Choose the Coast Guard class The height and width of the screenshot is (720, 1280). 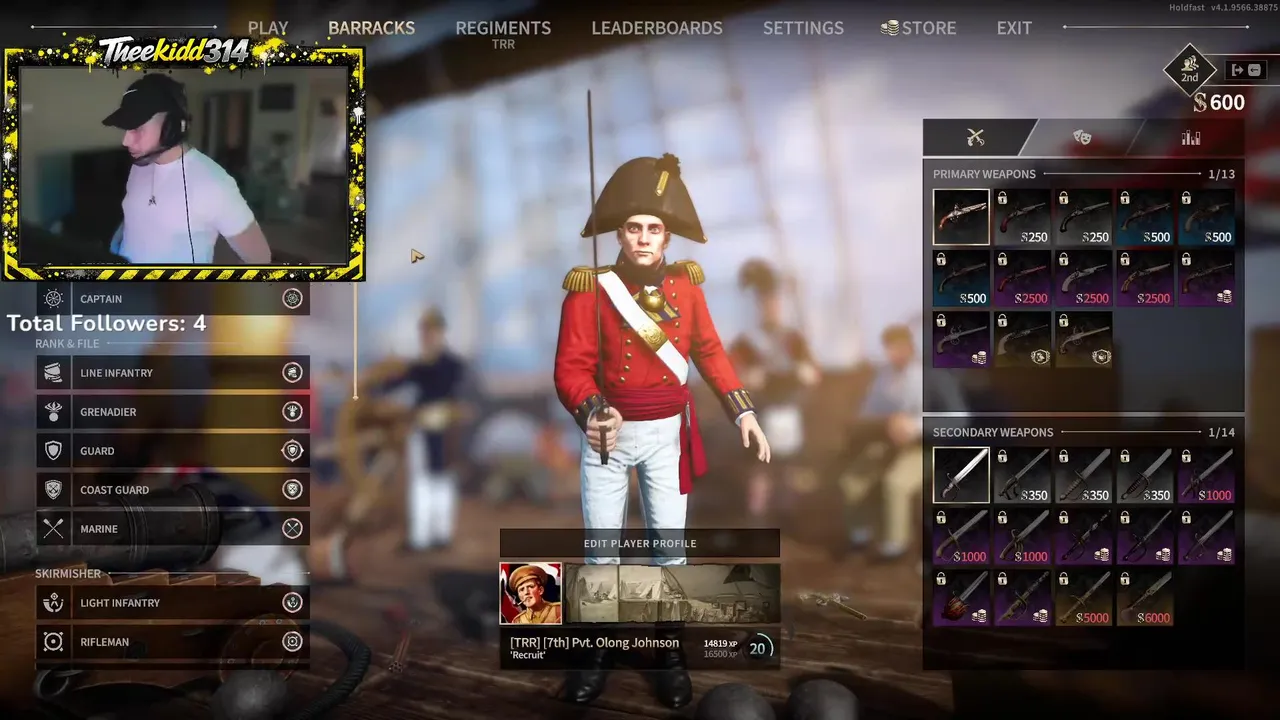[x=172, y=490]
